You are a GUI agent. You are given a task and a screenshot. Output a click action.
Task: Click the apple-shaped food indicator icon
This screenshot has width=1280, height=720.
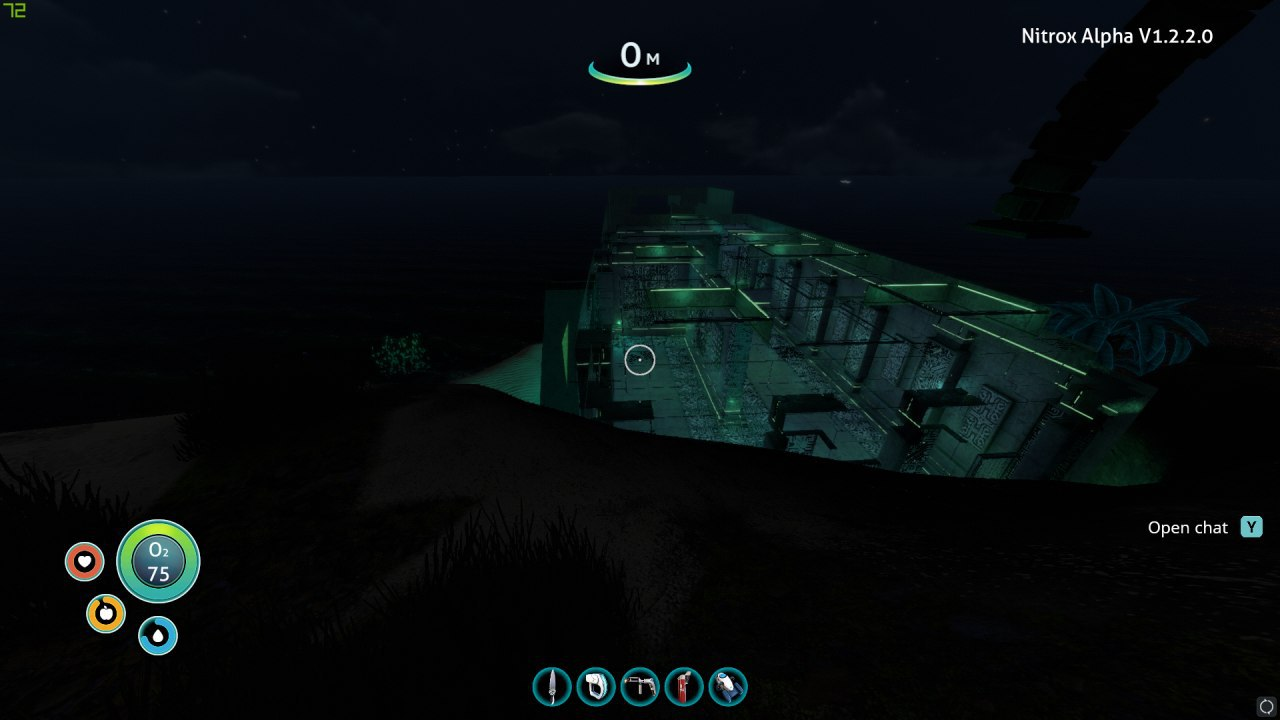(x=107, y=612)
